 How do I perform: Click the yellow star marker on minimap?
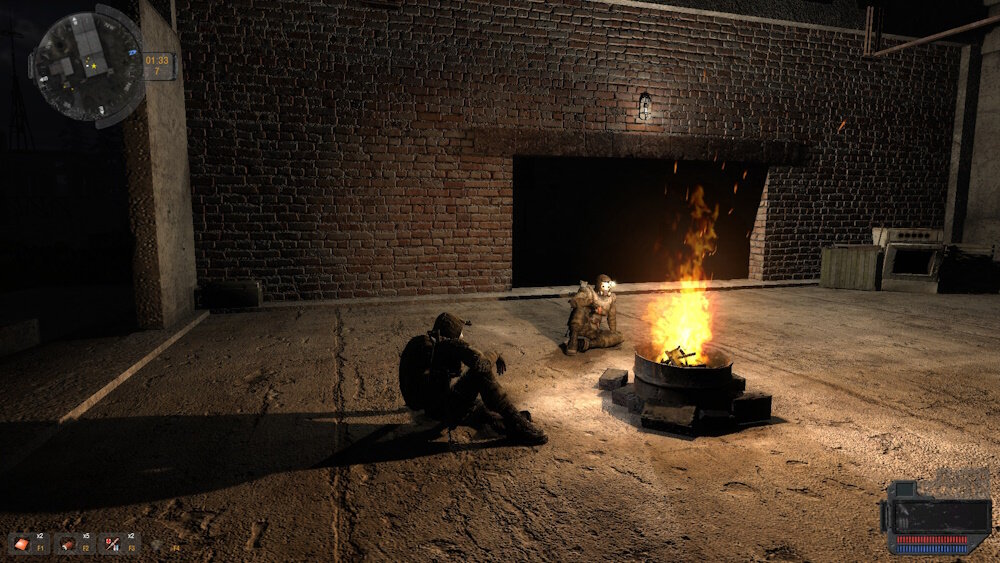(93, 68)
